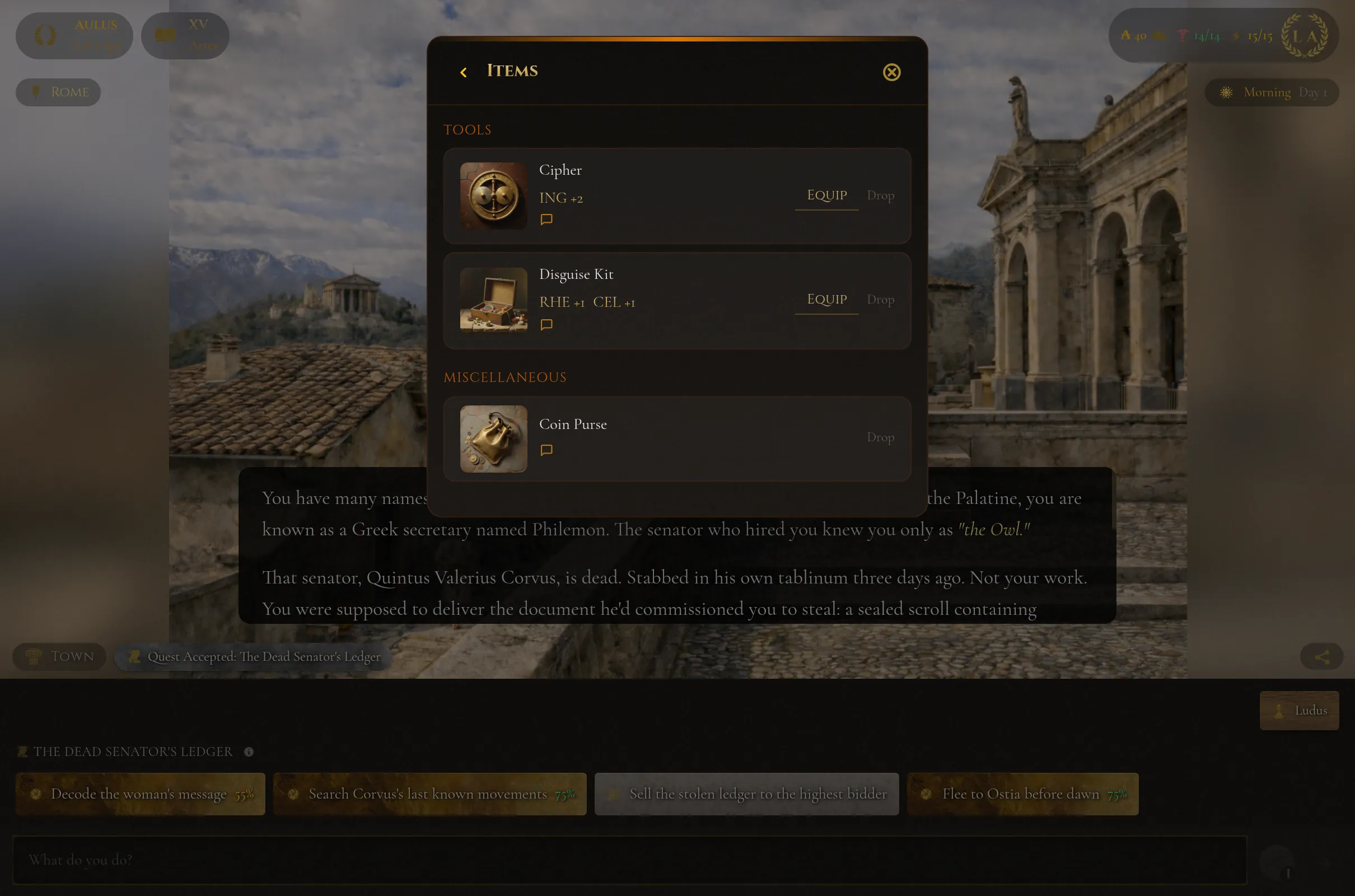Choose Flee to Ostia before dawn
The width and height of the screenshot is (1355, 896).
click(x=1022, y=794)
